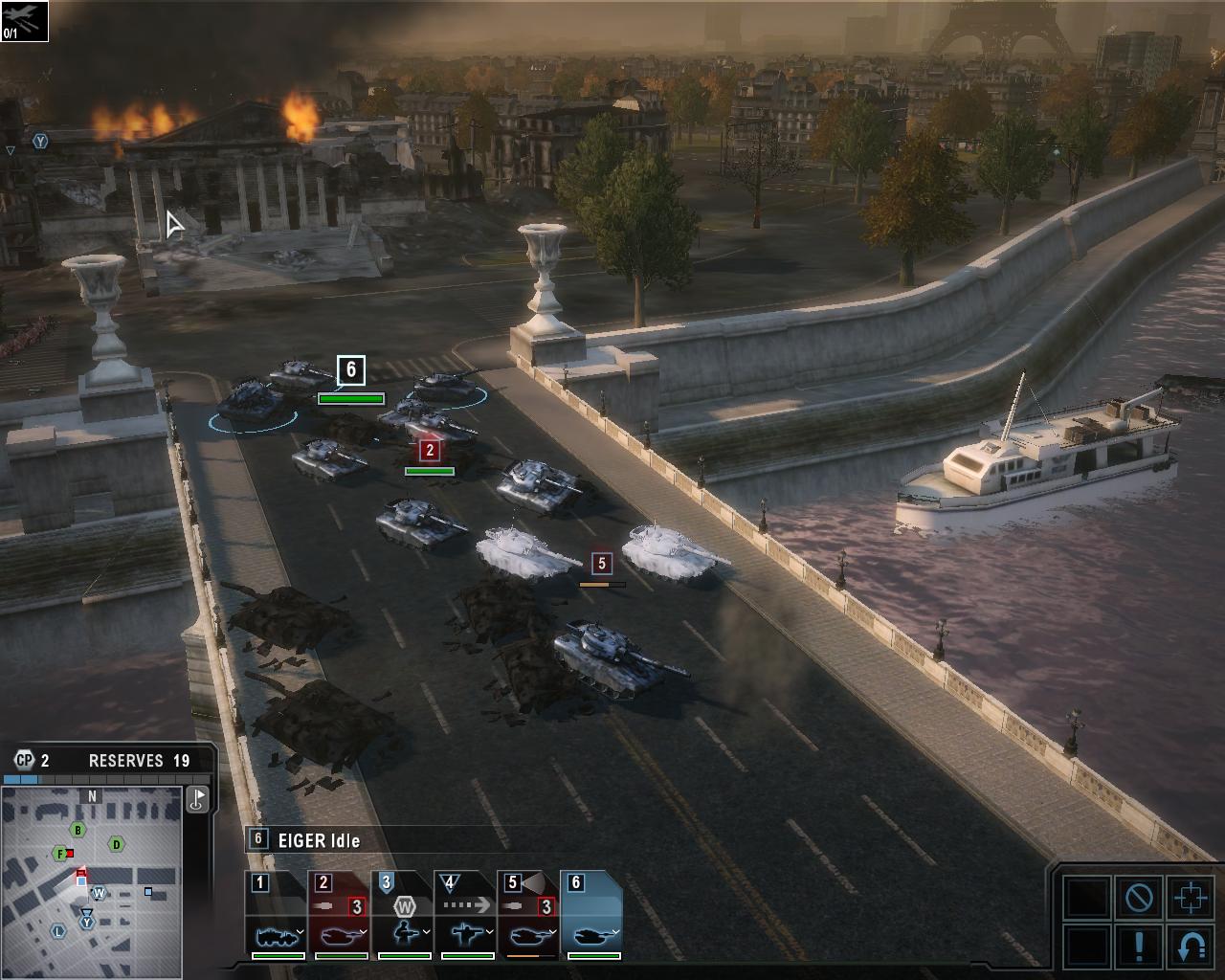Choose unit group 3 infantry card
1225x980 pixels.
point(404,914)
